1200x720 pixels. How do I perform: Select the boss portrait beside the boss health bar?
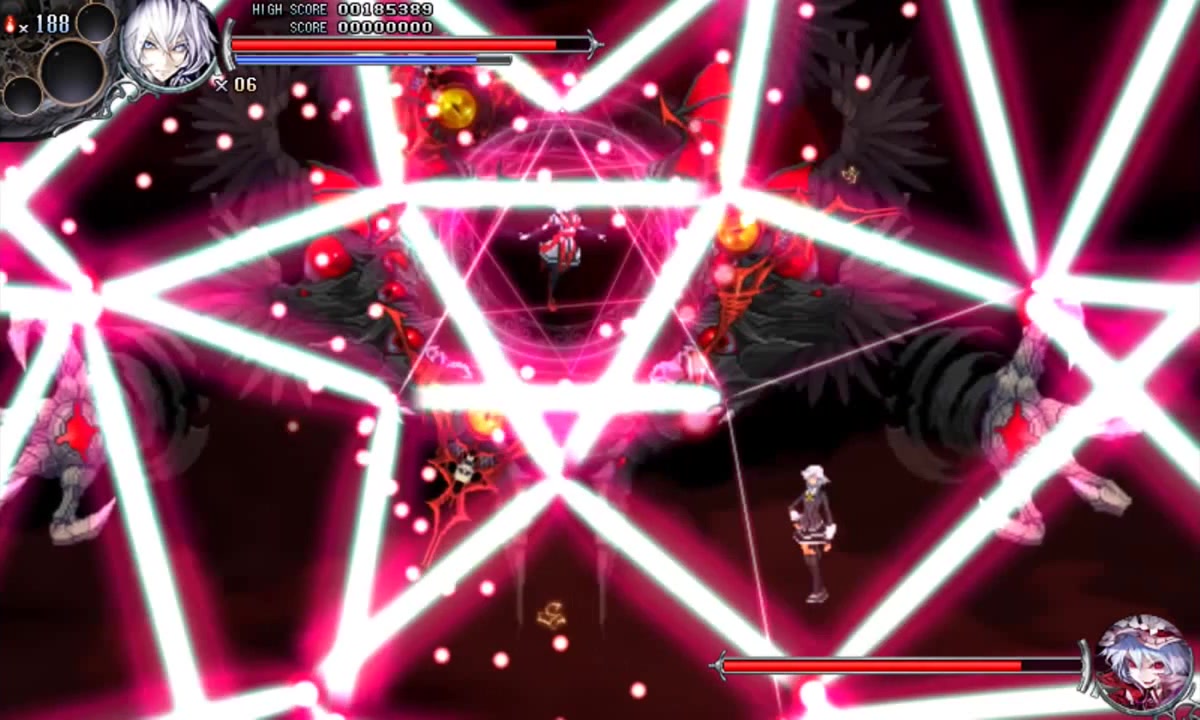[x=1143, y=664]
